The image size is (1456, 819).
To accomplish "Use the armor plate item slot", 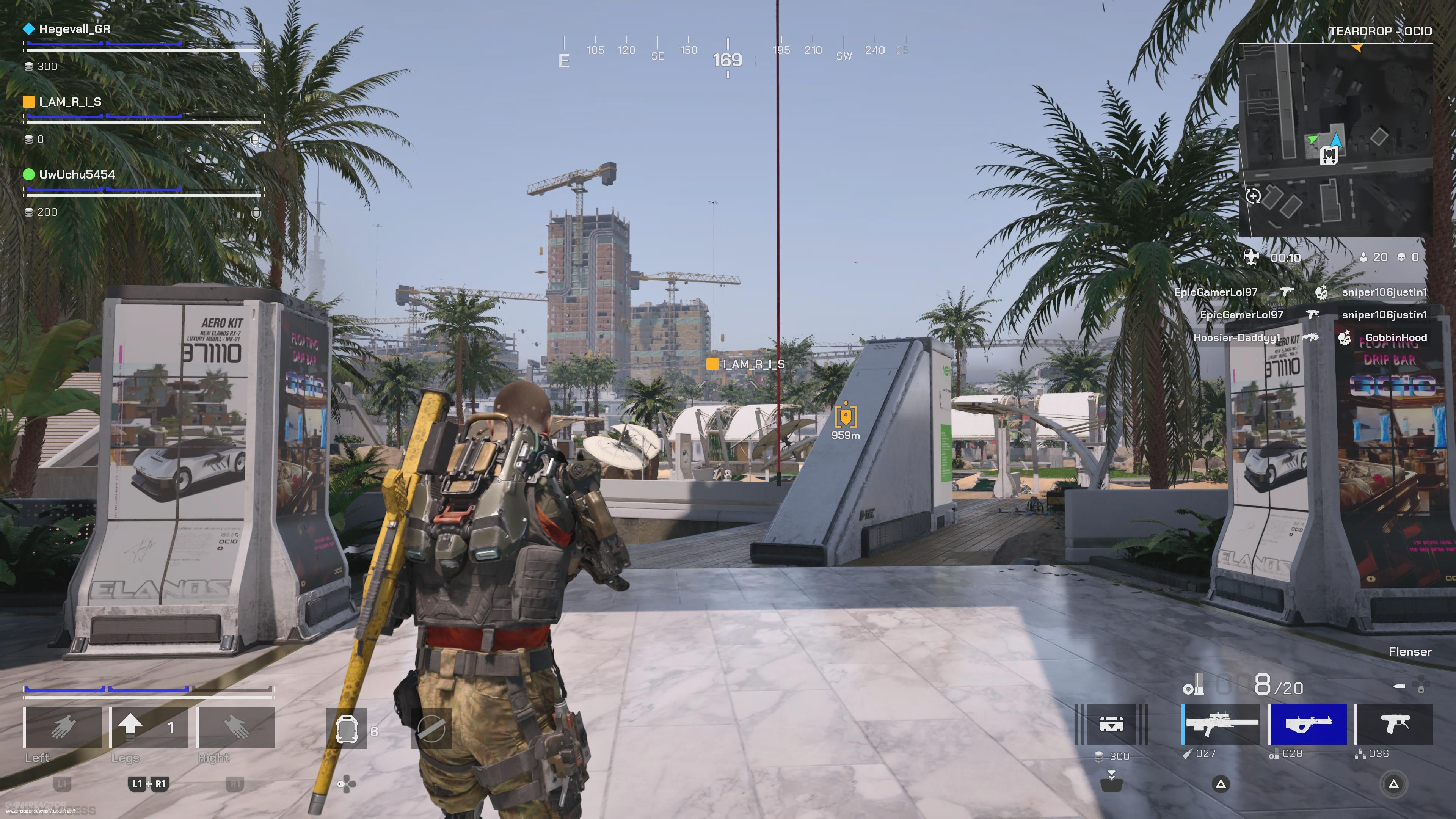I will pyautogui.click(x=347, y=729).
